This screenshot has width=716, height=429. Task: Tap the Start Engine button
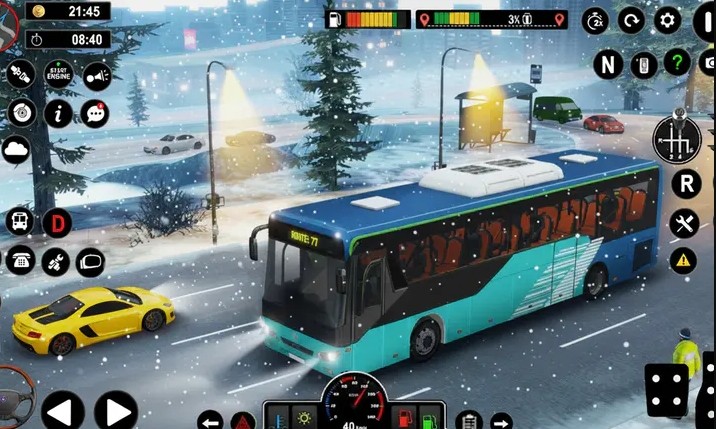coord(58,74)
